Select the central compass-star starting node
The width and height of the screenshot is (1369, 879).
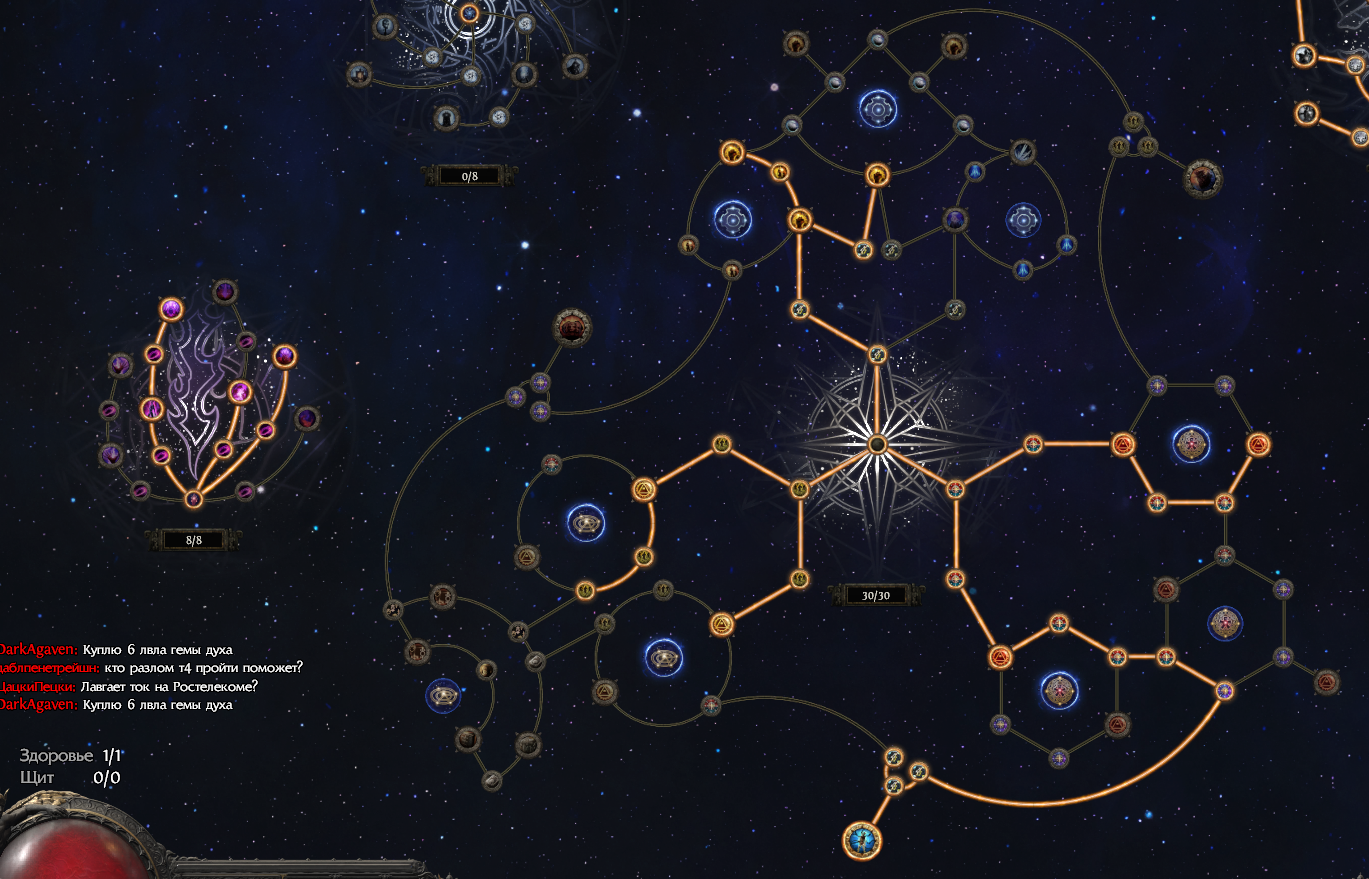(x=877, y=443)
